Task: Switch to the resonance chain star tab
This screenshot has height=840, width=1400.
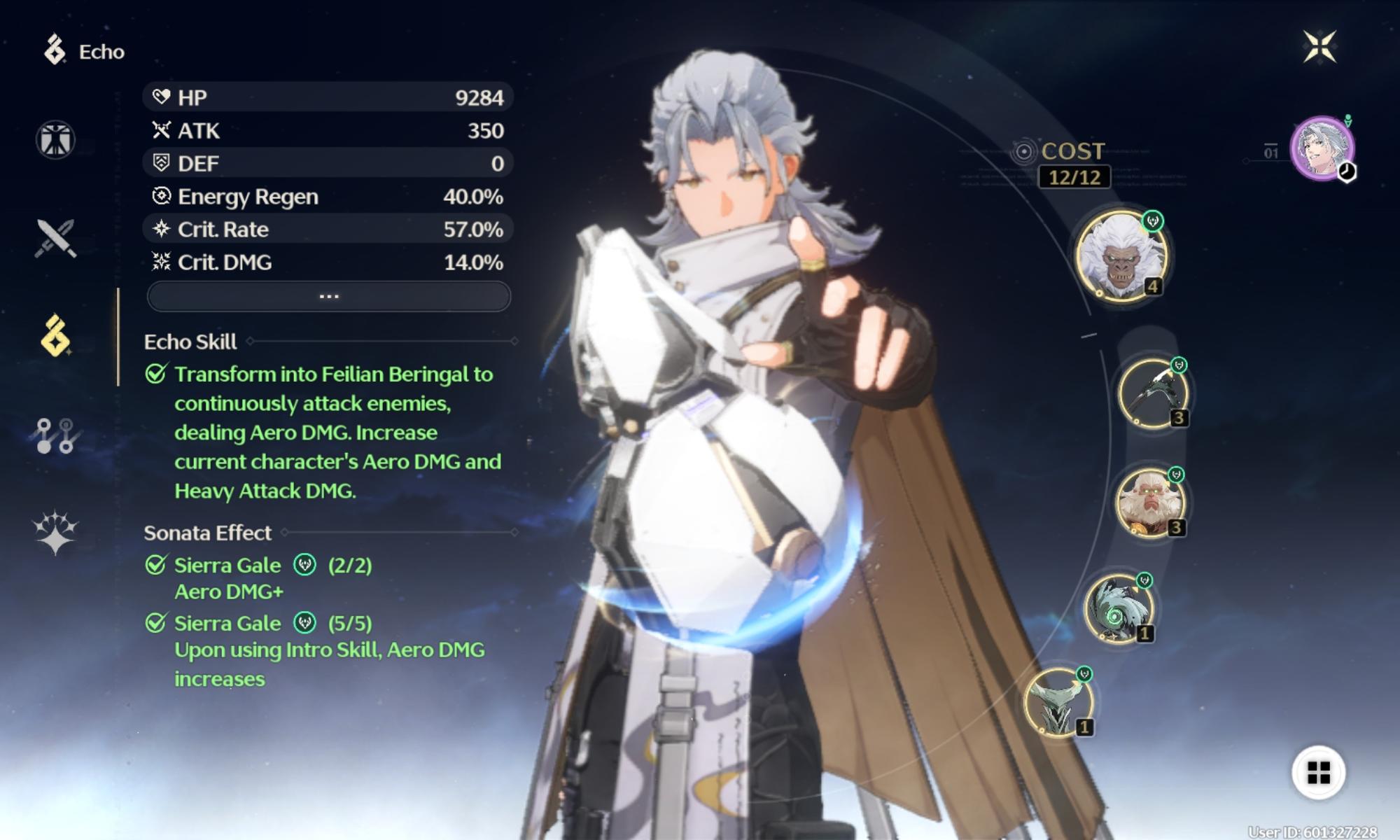Action: [x=55, y=532]
